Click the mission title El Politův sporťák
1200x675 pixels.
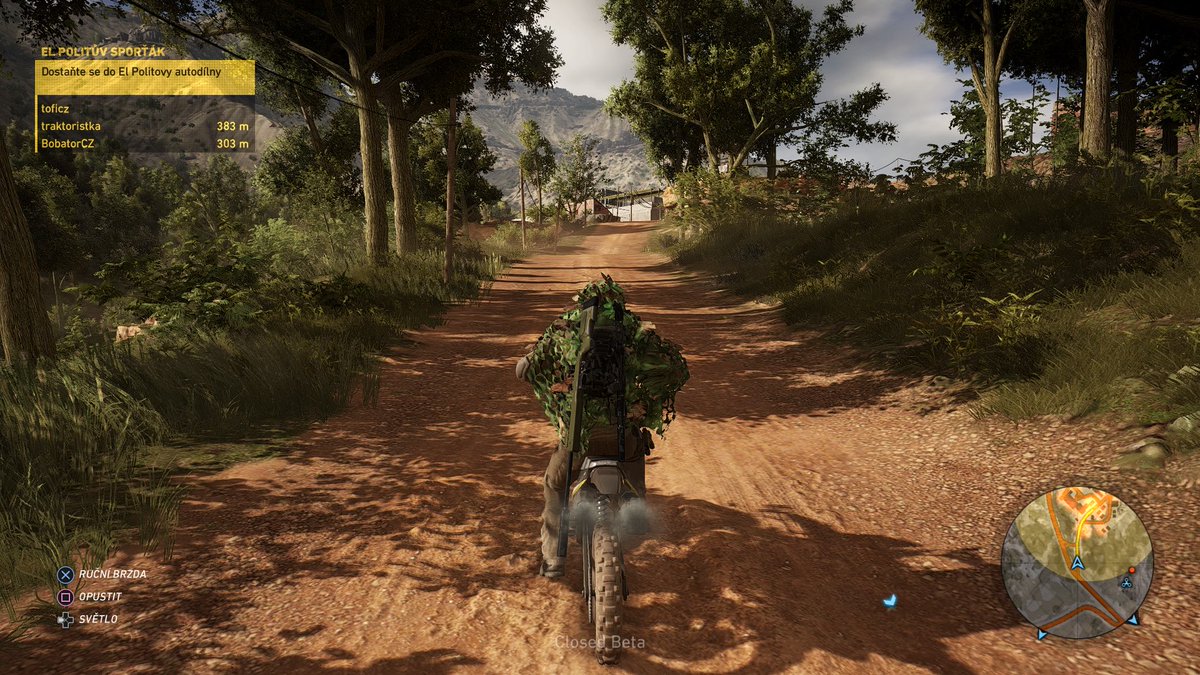pos(102,51)
